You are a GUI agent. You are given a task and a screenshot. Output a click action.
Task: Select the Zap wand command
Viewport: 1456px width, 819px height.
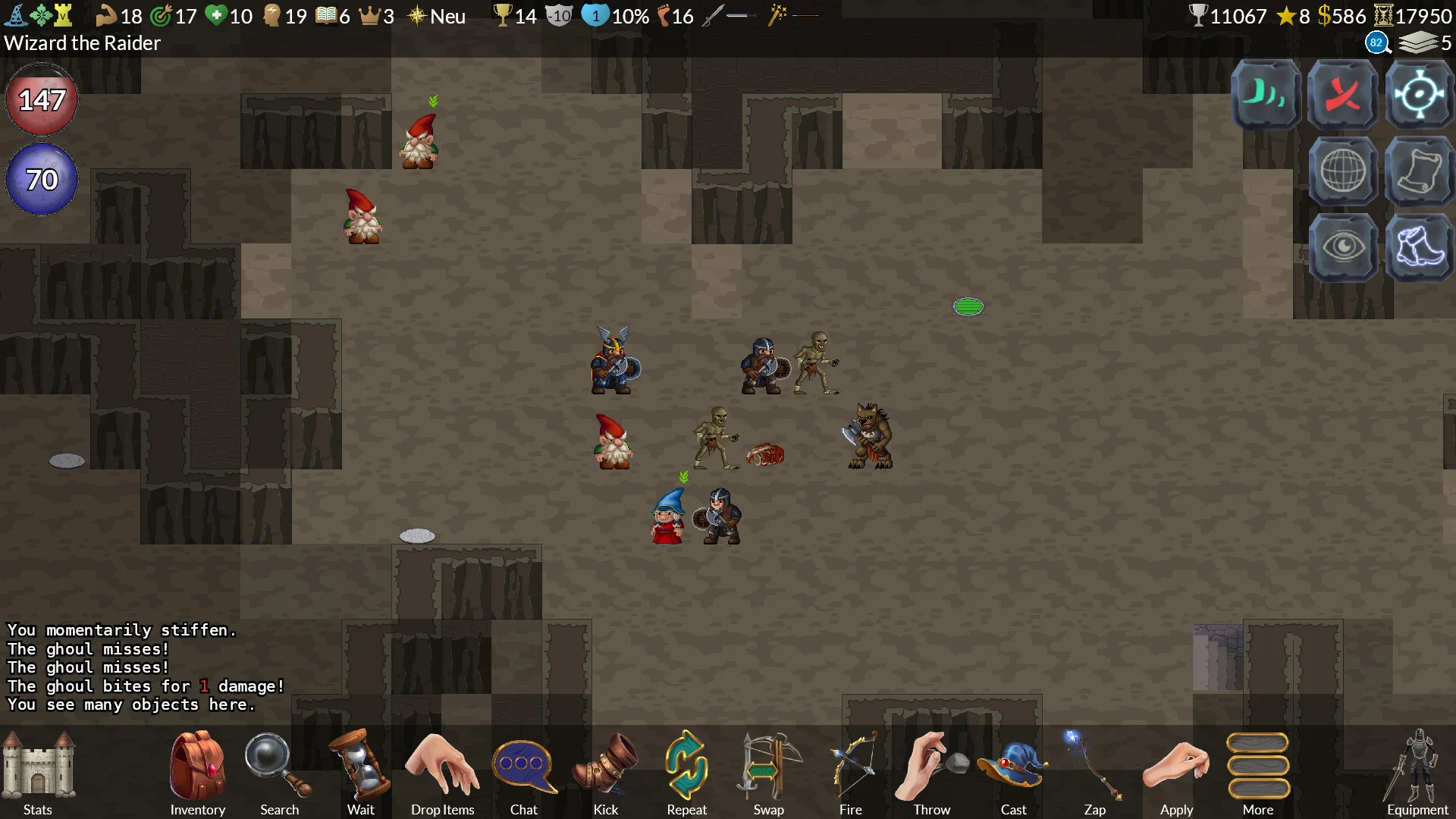pyautogui.click(x=1094, y=767)
